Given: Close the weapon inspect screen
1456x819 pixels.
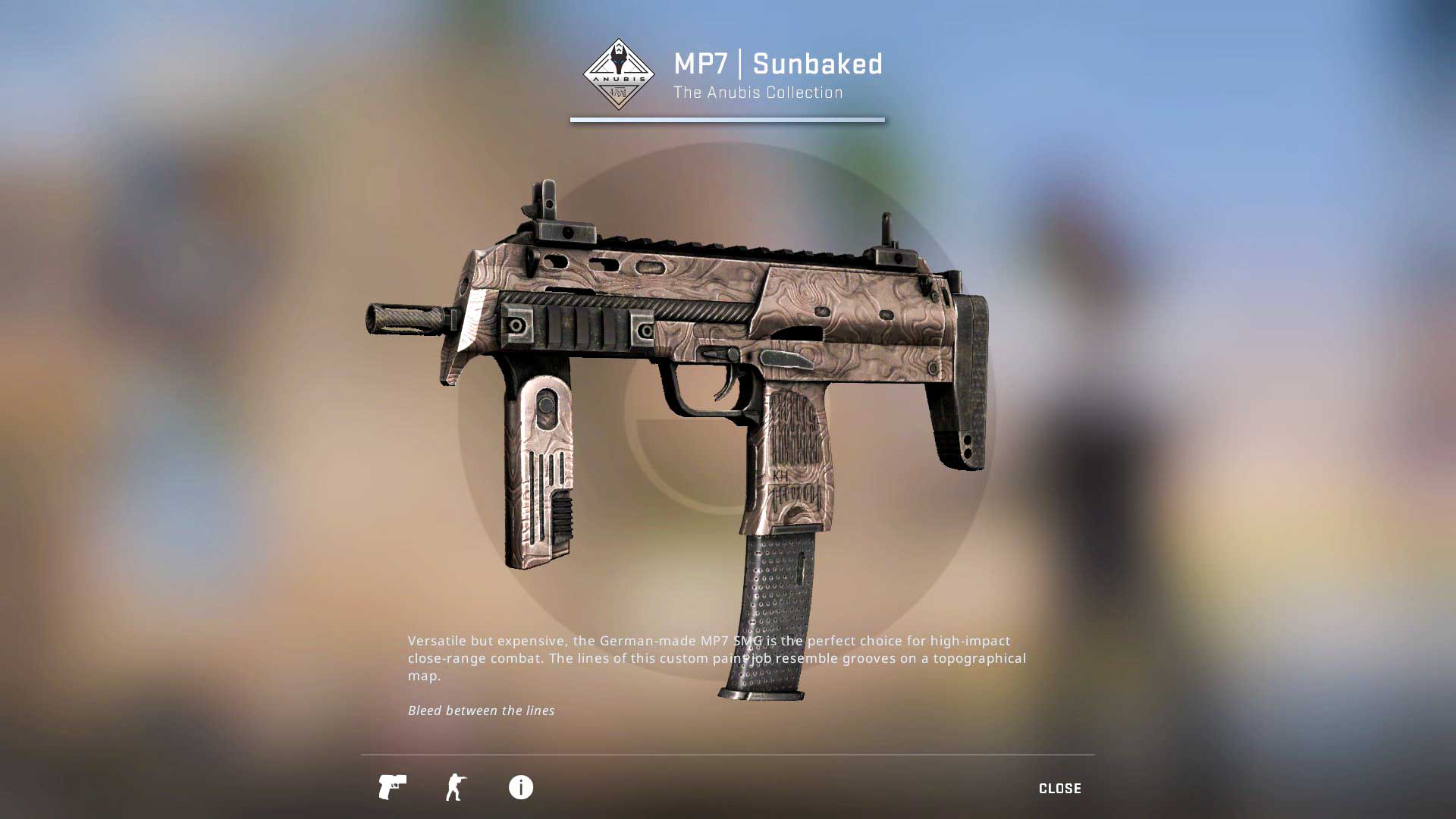Looking at the screenshot, I should click(1059, 789).
